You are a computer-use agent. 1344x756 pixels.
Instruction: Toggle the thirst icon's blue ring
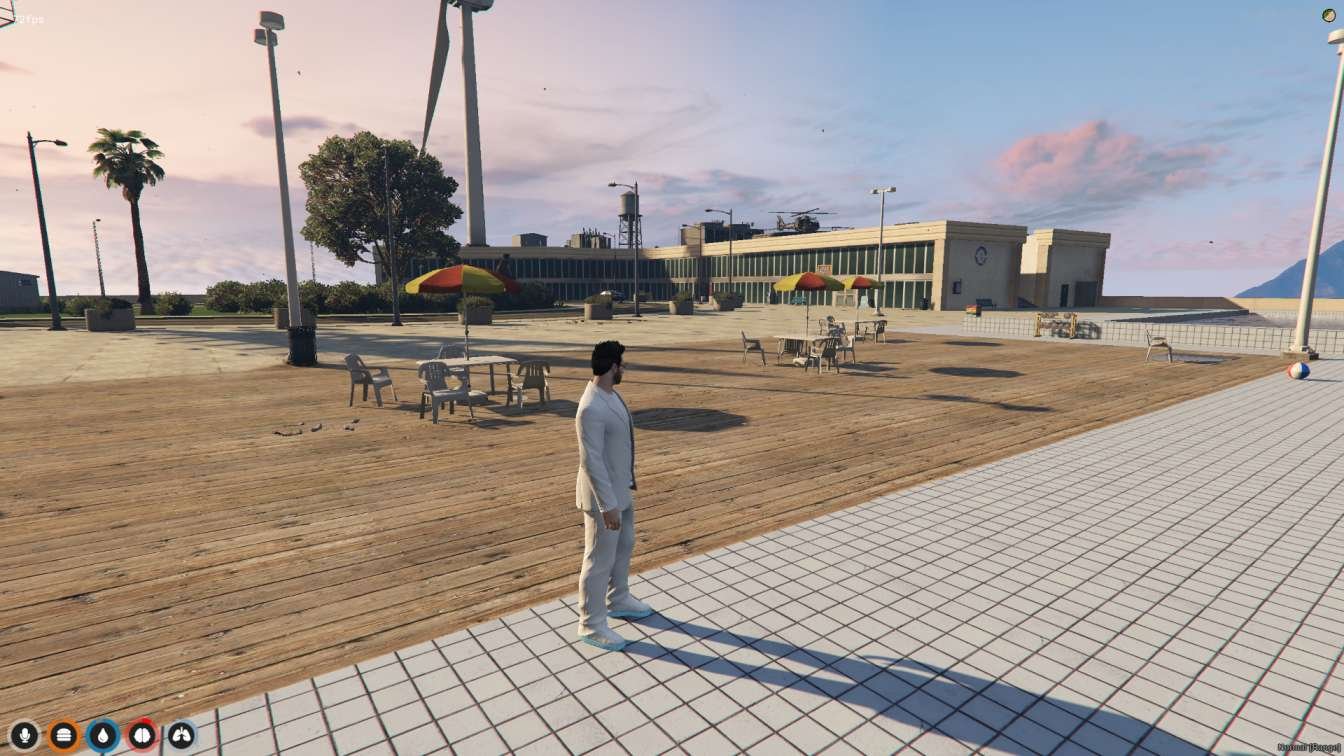click(x=101, y=719)
